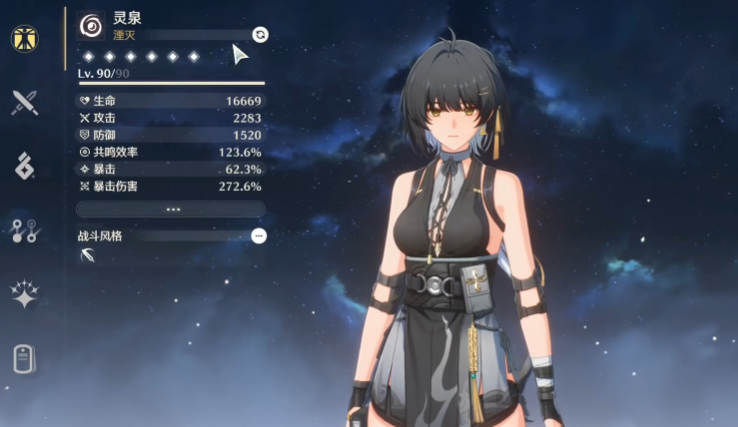Image resolution: width=738 pixels, height=427 pixels.
Task: Click the 湮灭 attribute spiral icon
Action: pos(91,26)
